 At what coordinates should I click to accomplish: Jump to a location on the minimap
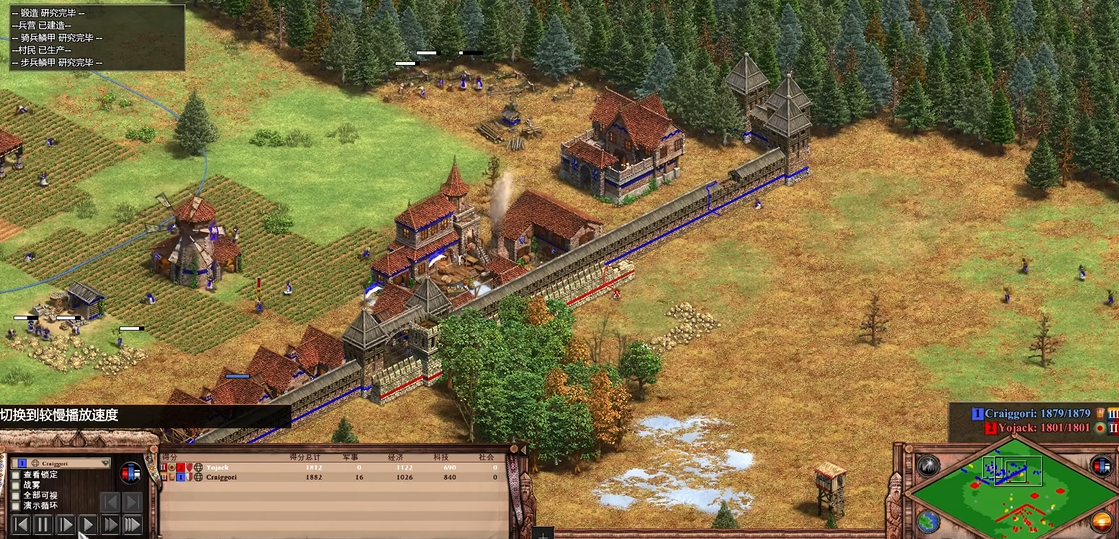(x=1012, y=494)
